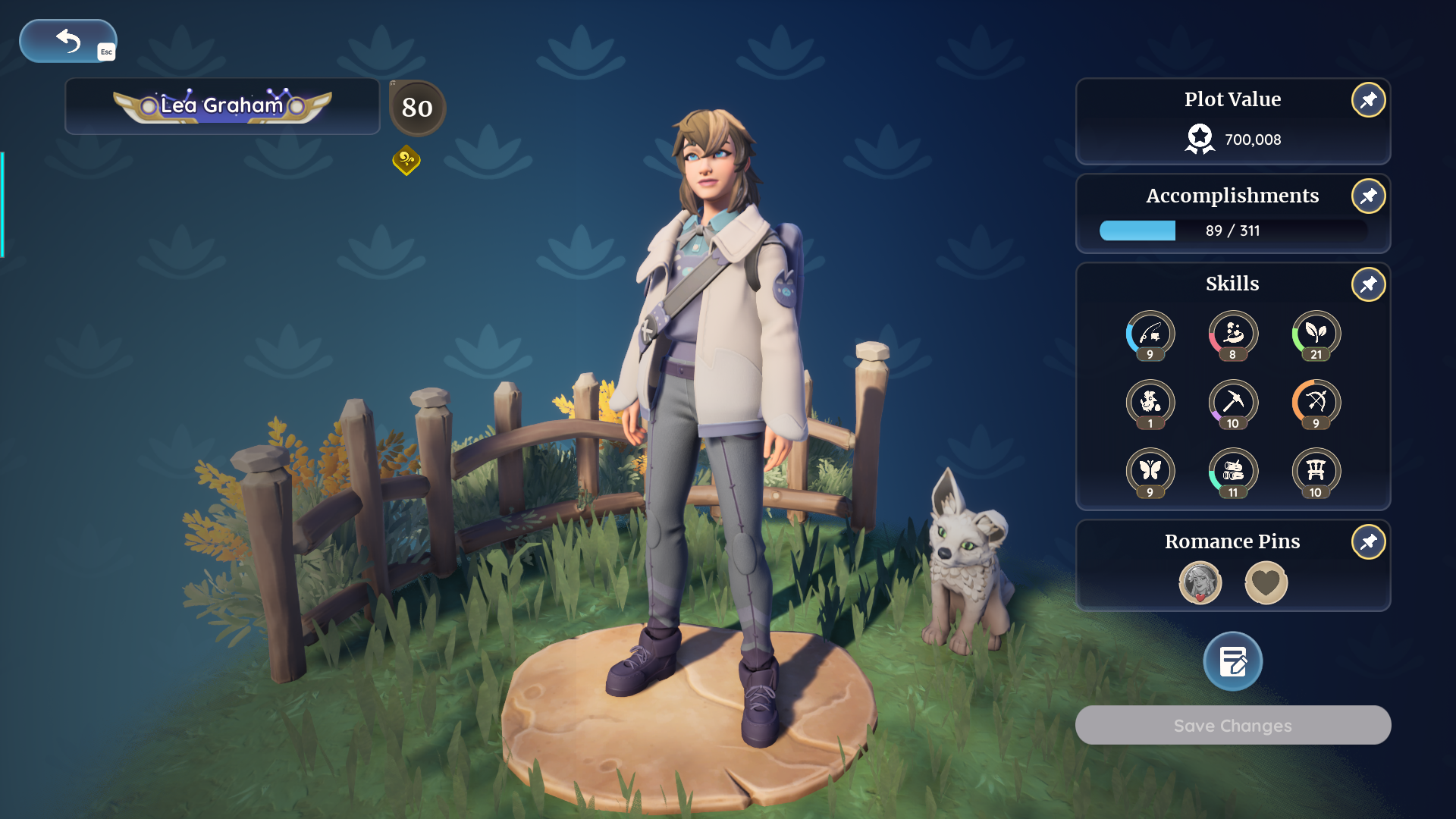Toggle the Skills panel pin

[1367, 284]
